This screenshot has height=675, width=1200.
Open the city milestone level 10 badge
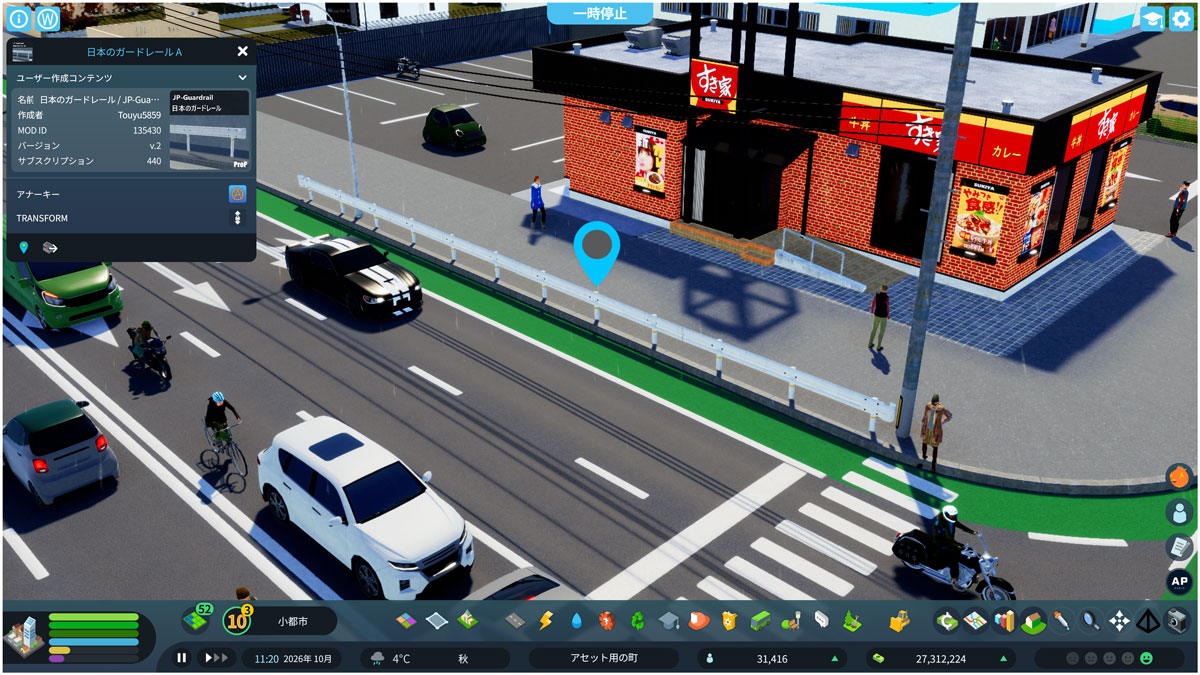coord(237,620)
